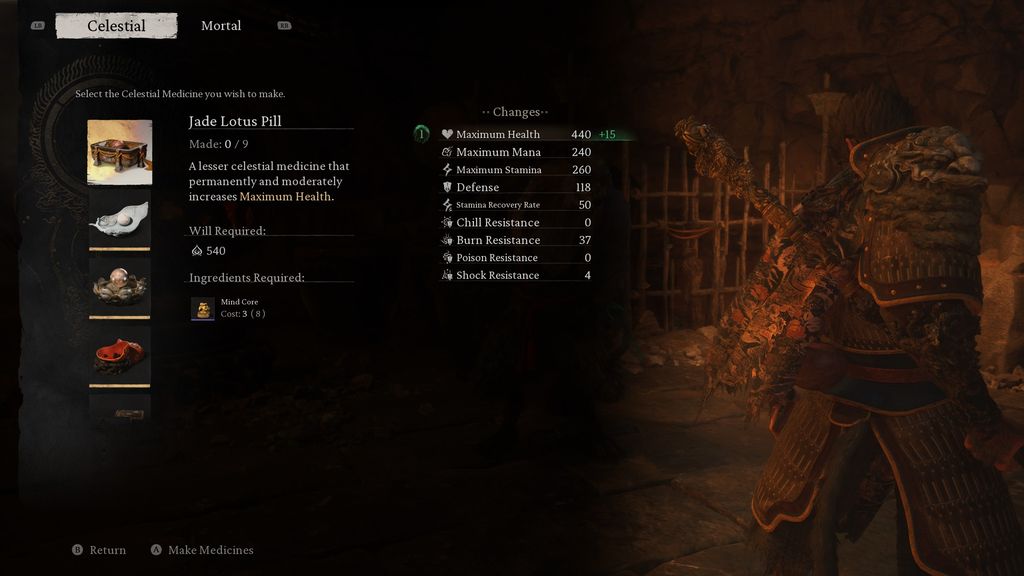Select the red gourd dish medicine
1024x576 pixels.
[x=120, y=354]
